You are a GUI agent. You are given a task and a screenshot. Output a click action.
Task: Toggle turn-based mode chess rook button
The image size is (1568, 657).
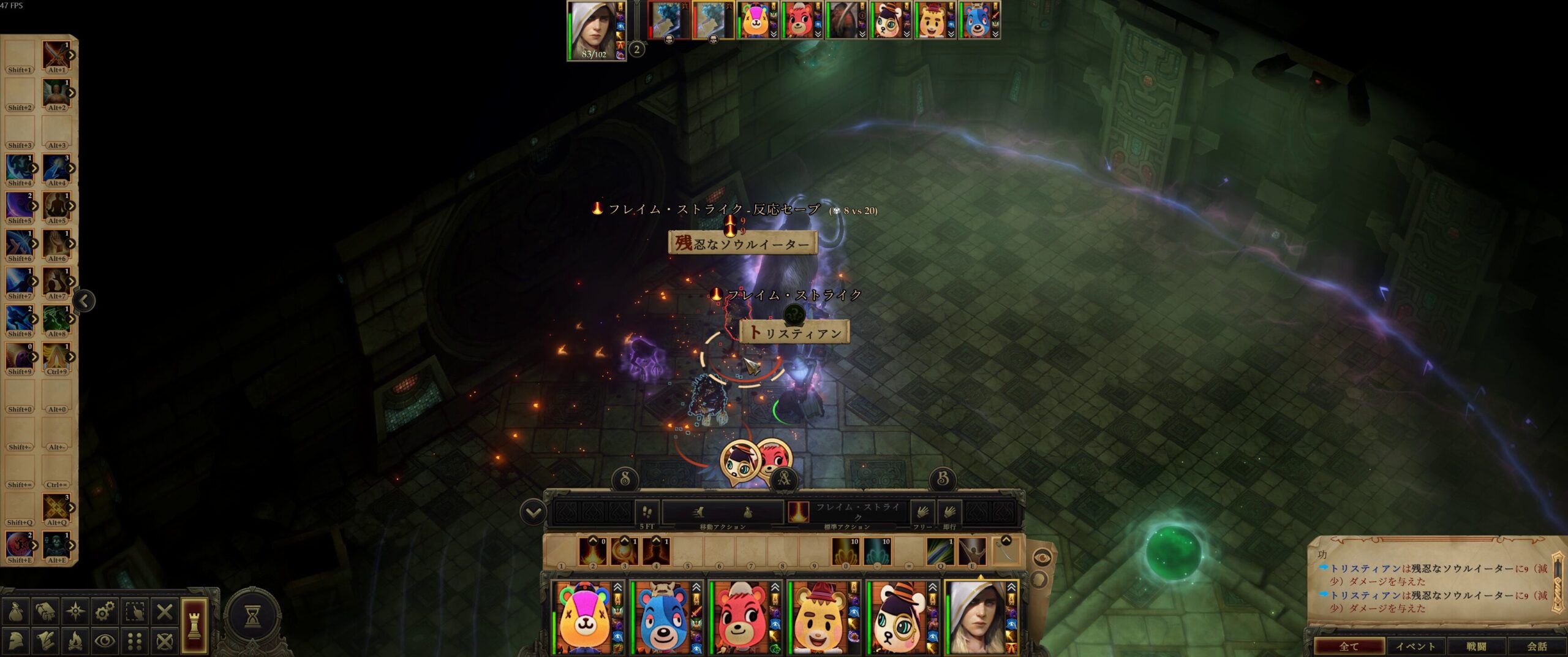pos(194,625)
